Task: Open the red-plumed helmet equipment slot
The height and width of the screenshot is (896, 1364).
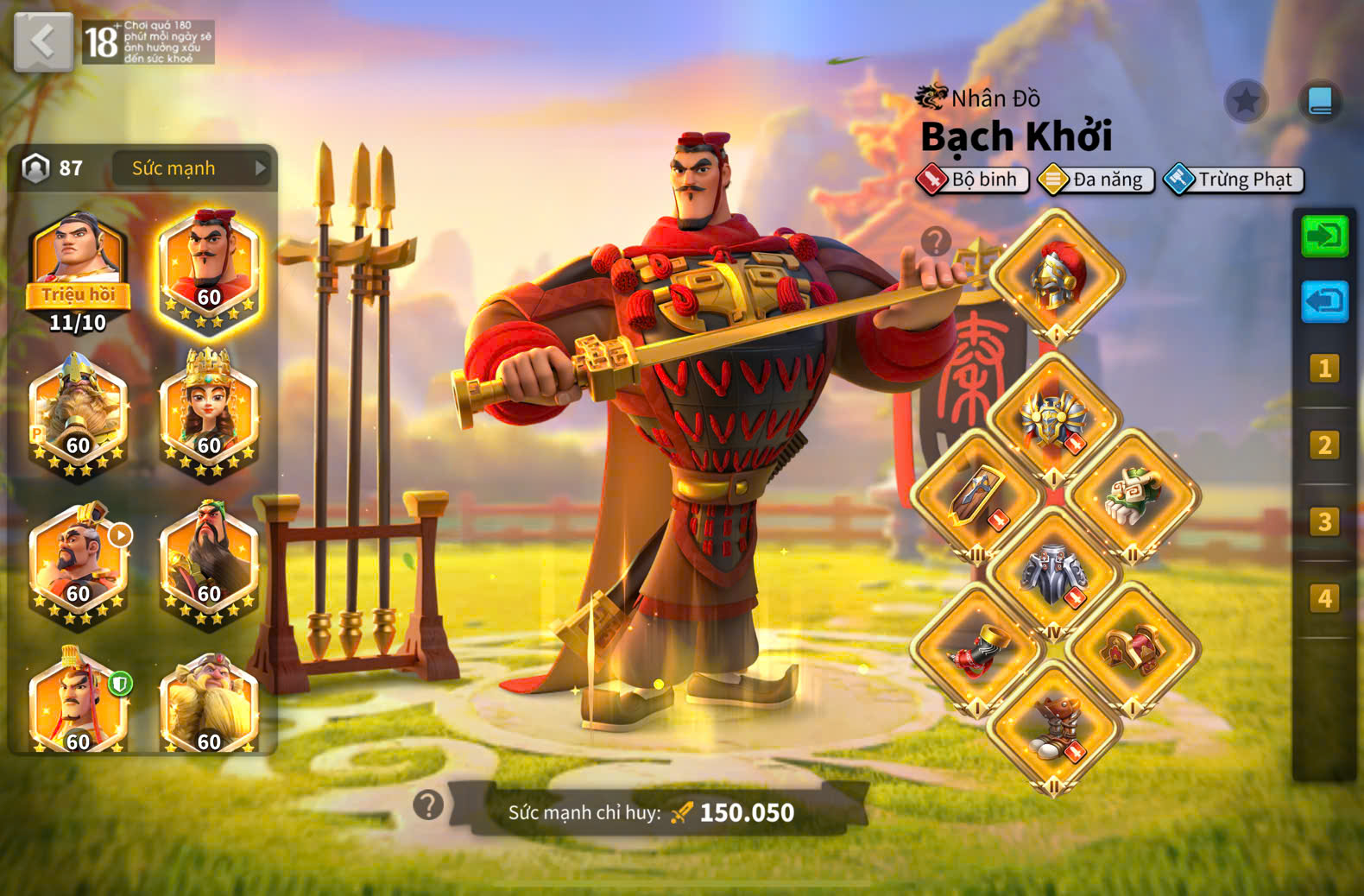Action: pyautogui.click(x=1056, y=276)
